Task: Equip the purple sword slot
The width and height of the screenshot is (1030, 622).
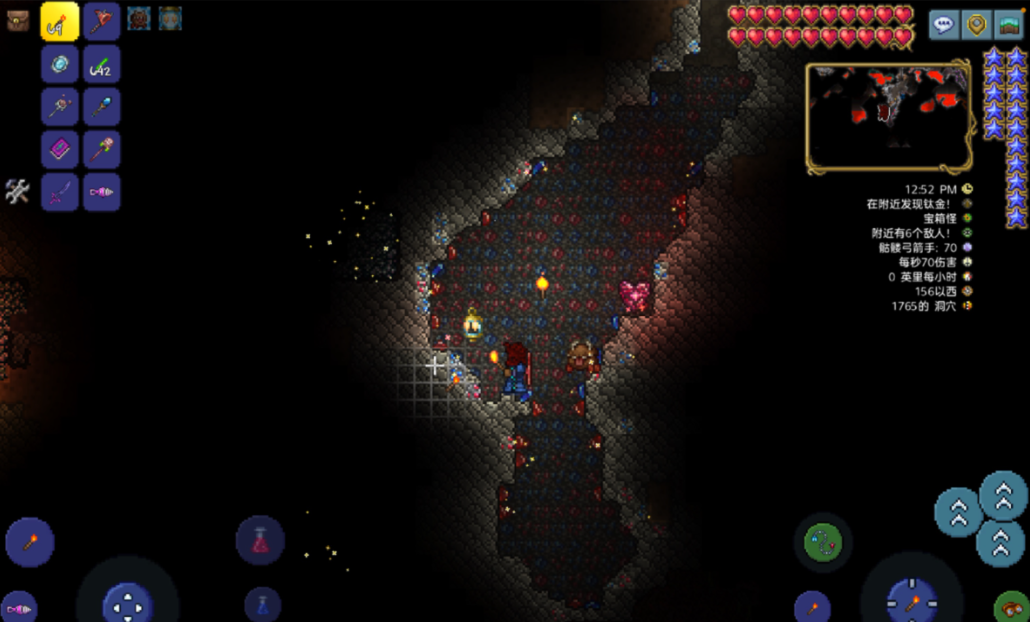Action: [x=60, y=192]
